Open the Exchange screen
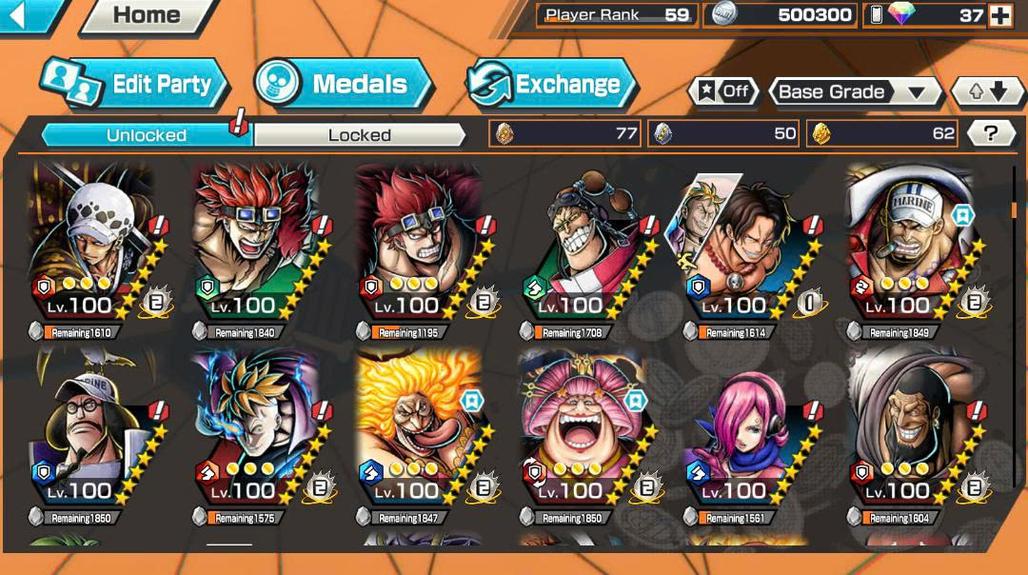The image size is (1028, 575). point(551,84)
